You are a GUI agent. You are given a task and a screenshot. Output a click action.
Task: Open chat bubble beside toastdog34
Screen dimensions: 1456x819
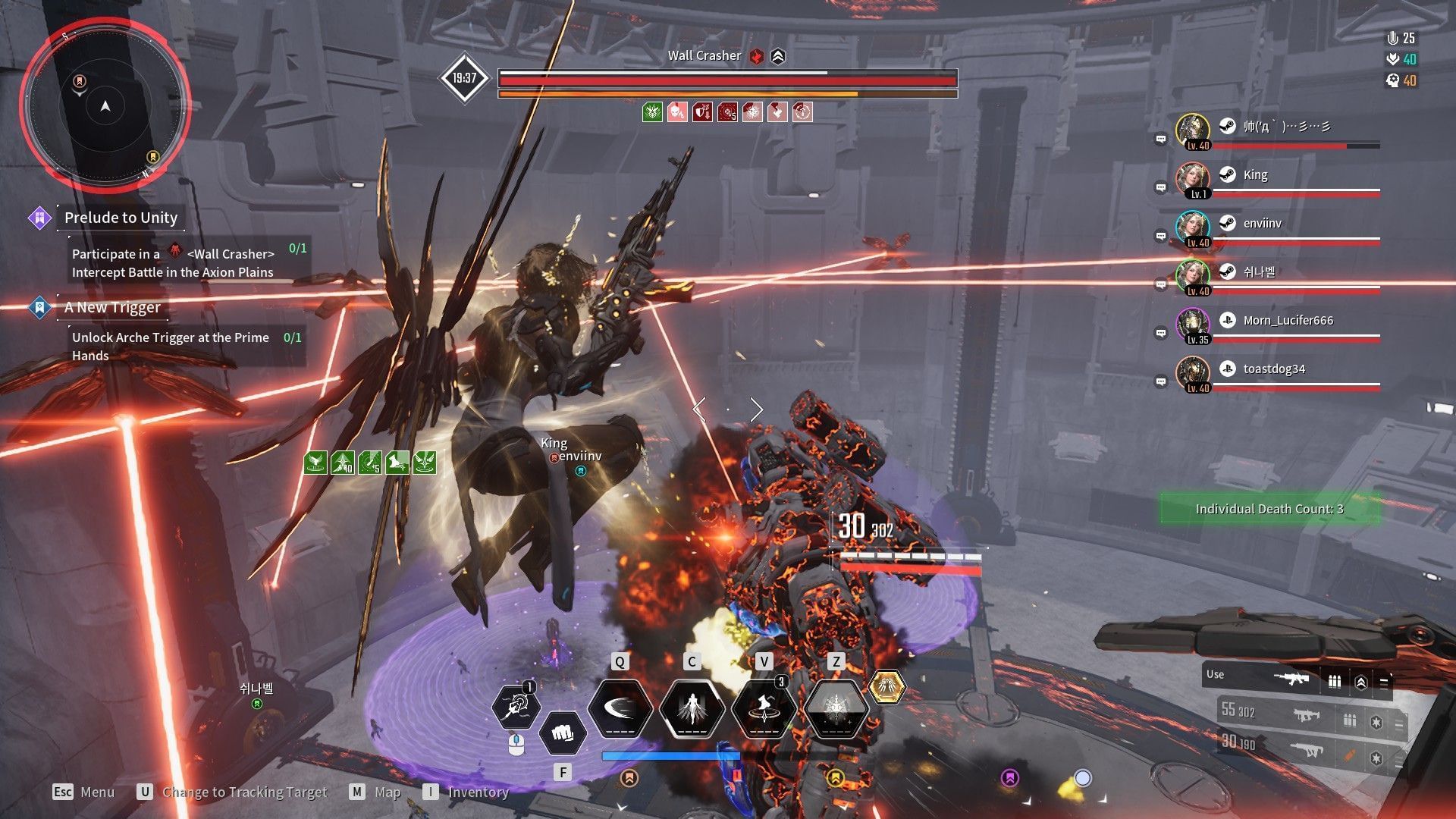[x=1160, y=381]
